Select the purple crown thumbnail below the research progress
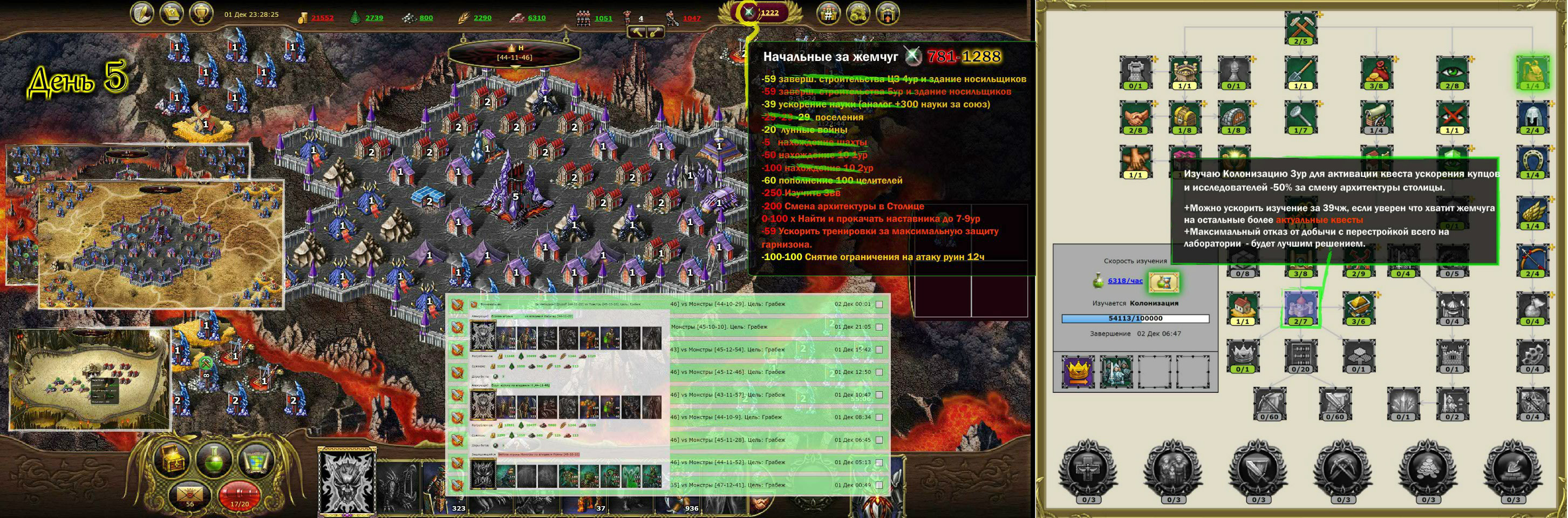 pos(1078,372)
